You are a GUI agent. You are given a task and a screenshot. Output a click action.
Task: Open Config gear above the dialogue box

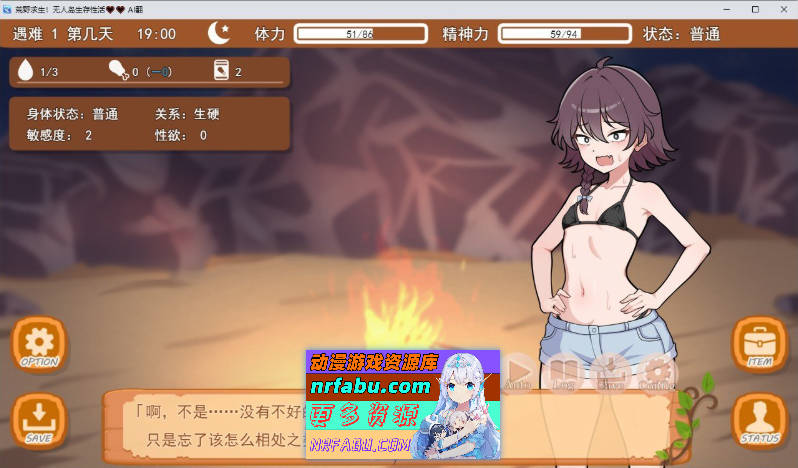coord(656,371)
